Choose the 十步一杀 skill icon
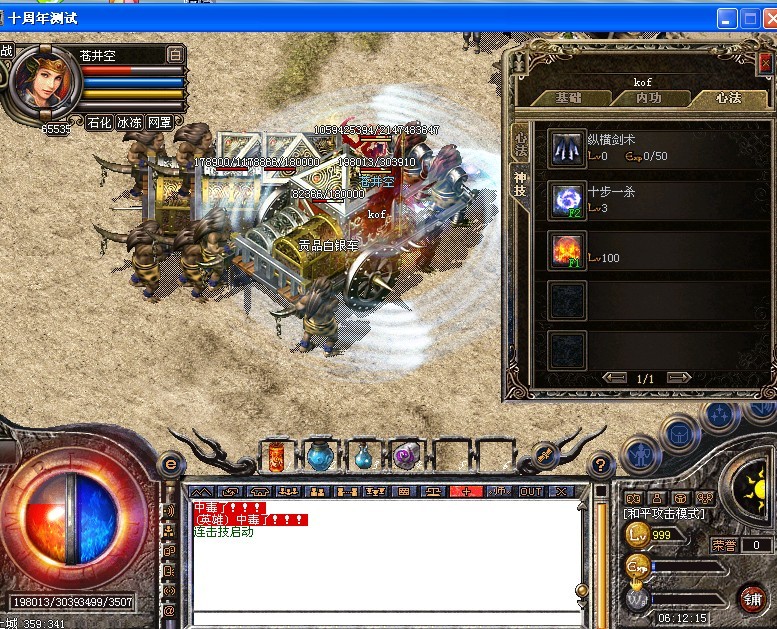 tap(567, 199)
